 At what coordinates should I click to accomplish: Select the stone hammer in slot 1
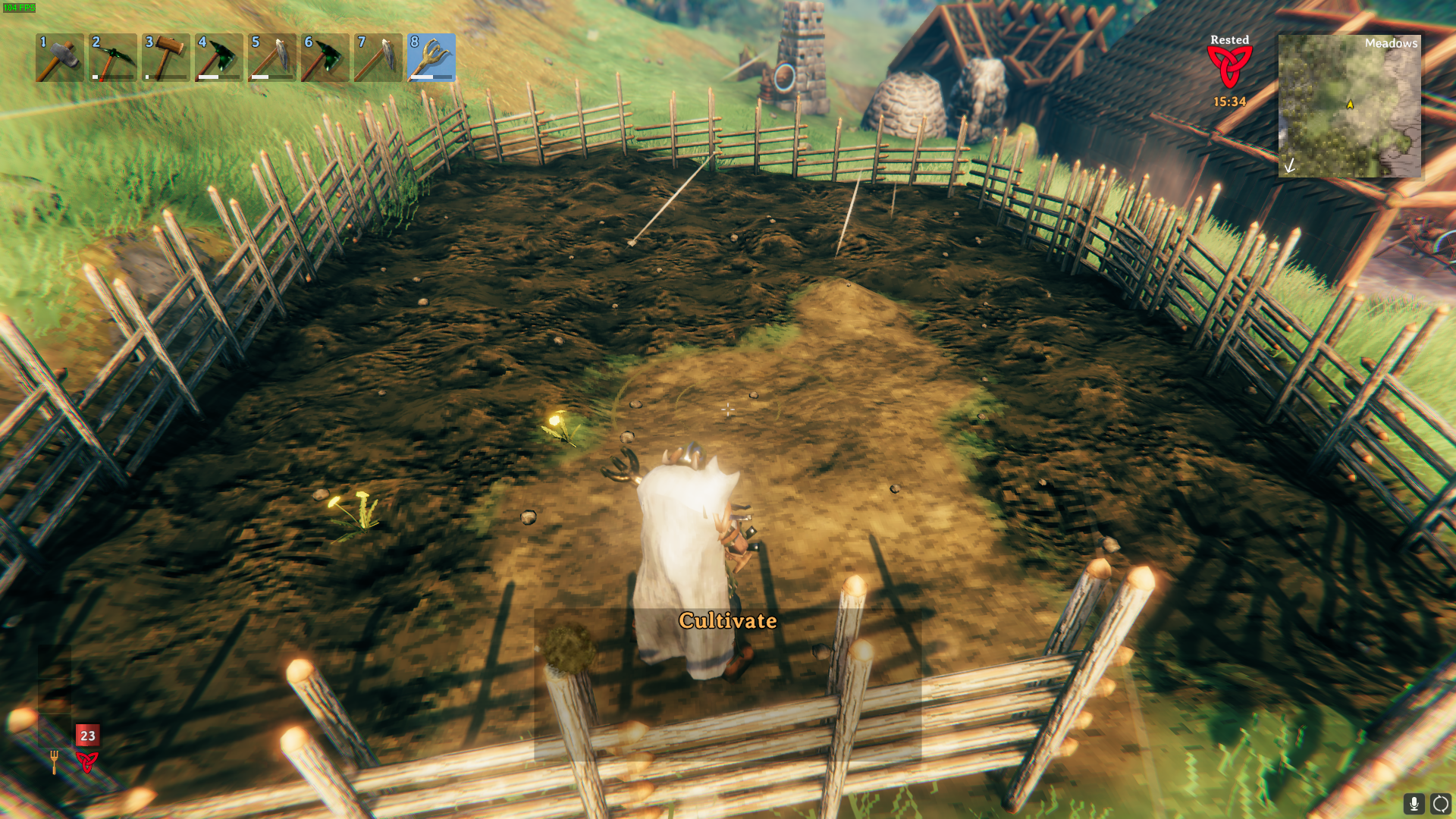click(60, 58)
